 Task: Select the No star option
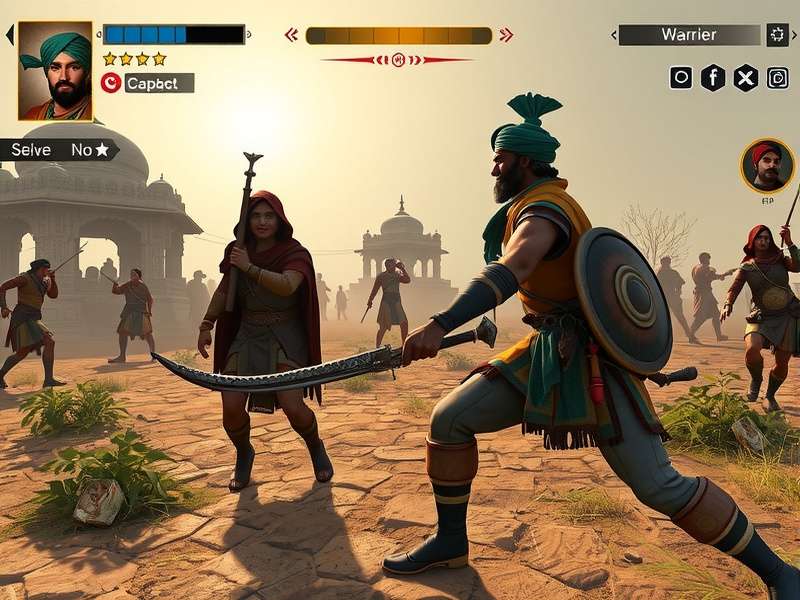pyautogui.click(x=90, y=150)
